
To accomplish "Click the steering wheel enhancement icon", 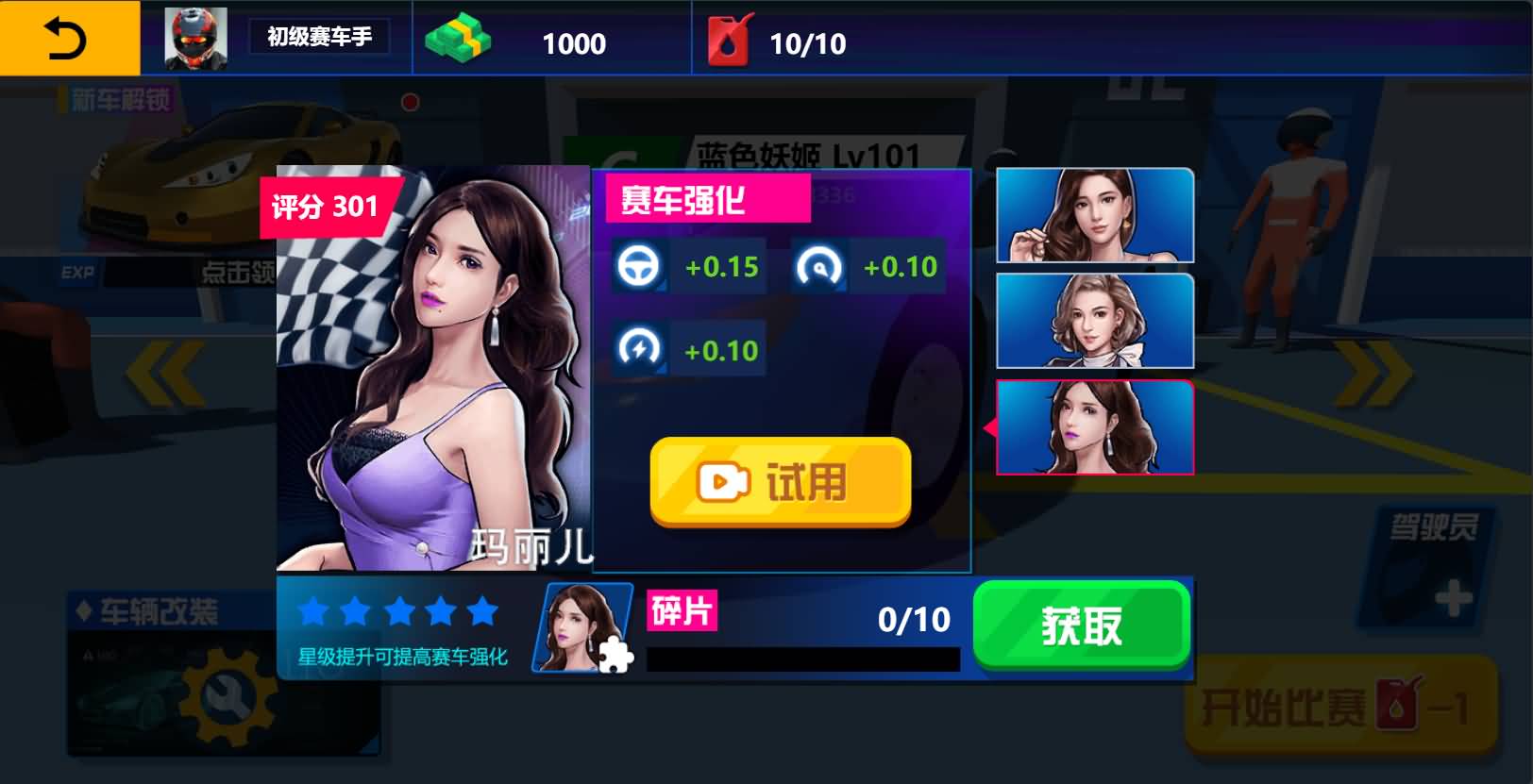I will point(641,267).
